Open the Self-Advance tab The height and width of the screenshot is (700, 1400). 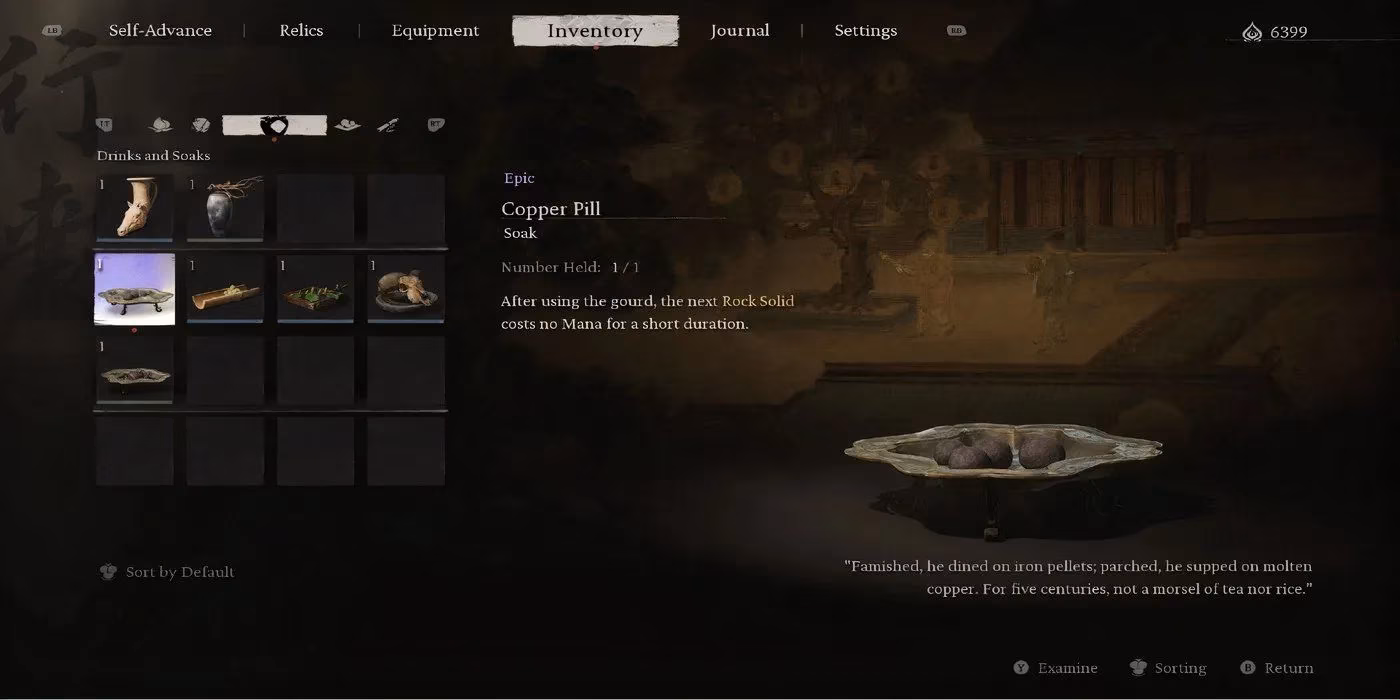click(x=160, y=31)
